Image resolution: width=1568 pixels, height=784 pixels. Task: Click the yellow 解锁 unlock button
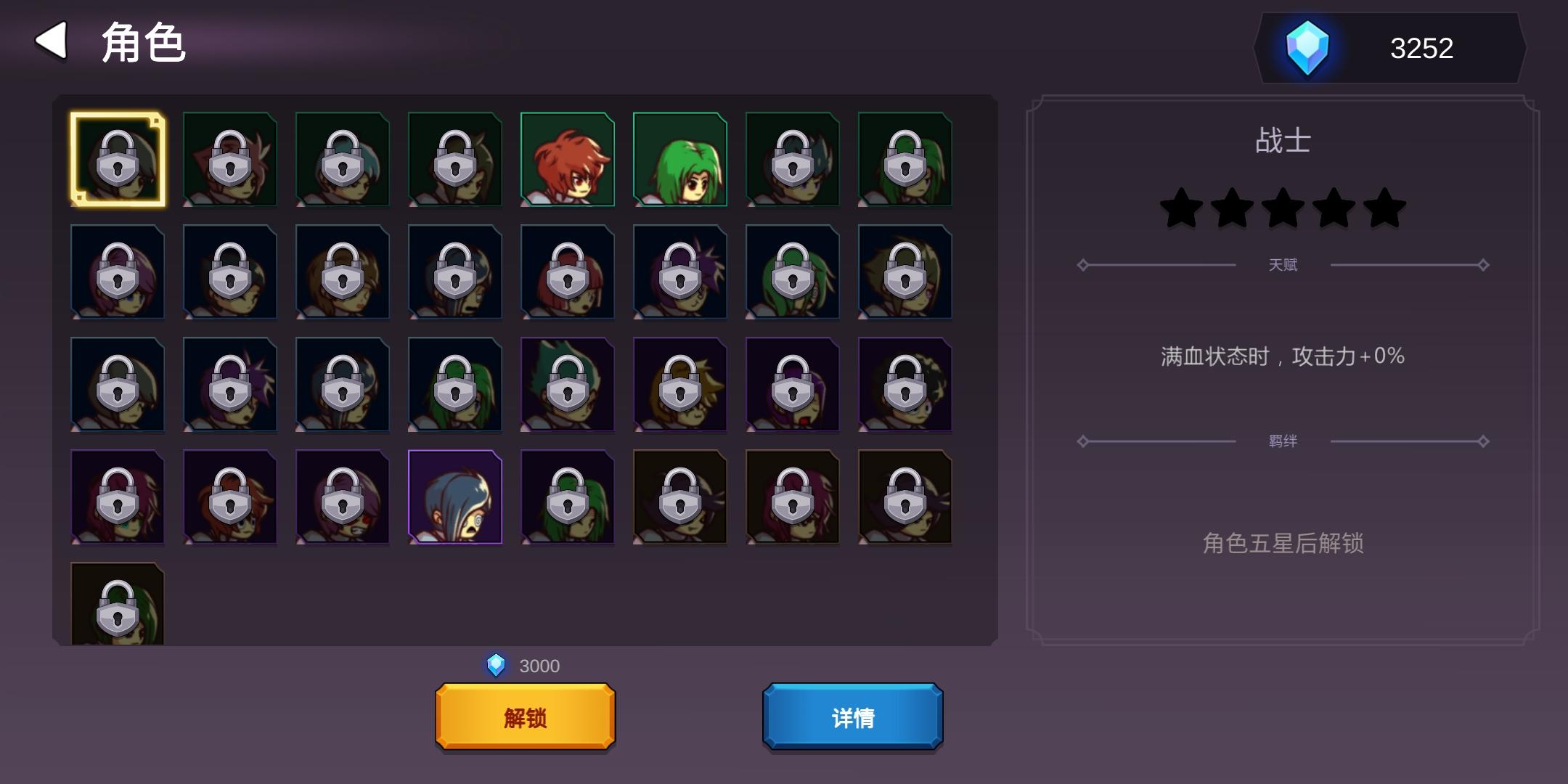525,717
